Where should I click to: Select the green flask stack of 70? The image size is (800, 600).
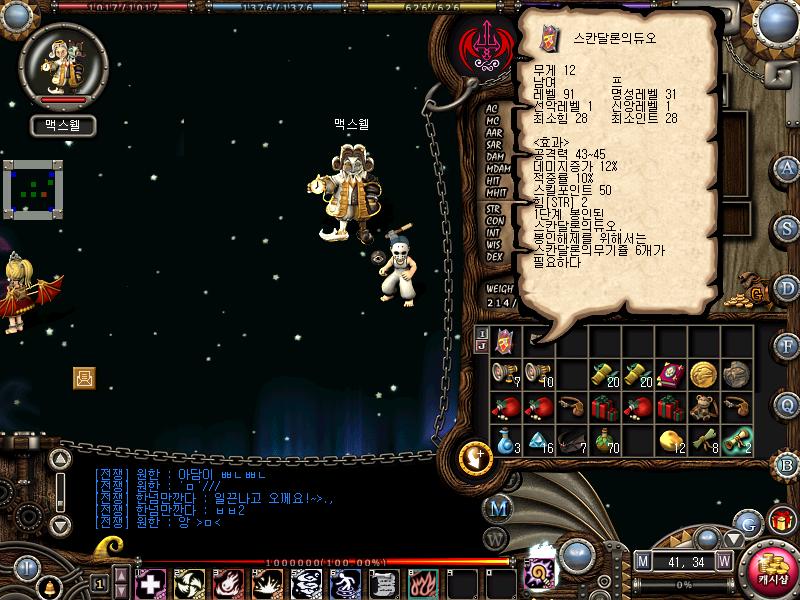604,439
